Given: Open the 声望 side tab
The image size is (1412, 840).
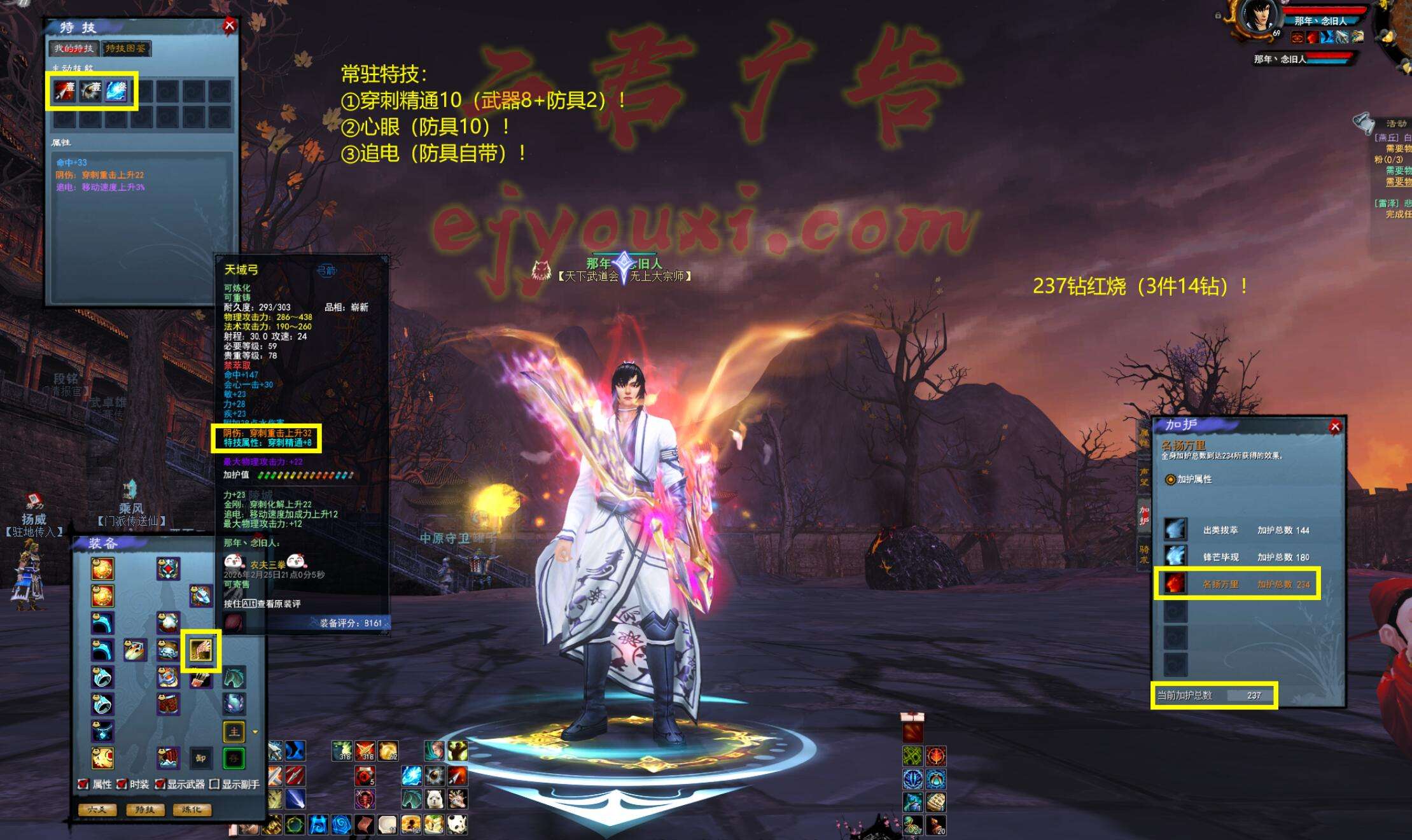Looking at the screenshot, I should click(1144, 476).
